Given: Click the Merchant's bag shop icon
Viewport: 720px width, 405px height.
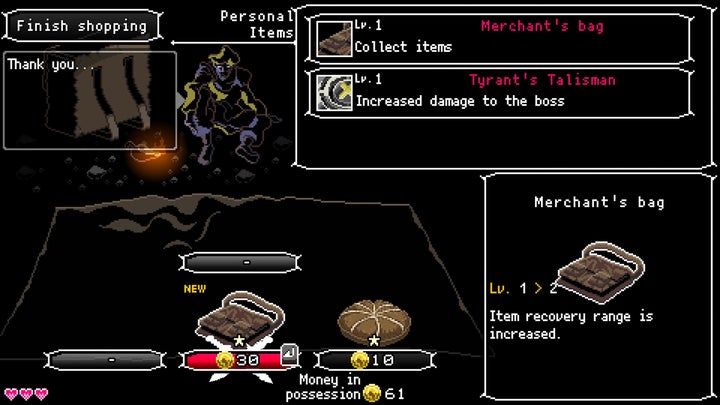Looking at the screenshot, I should click(237, 318).
